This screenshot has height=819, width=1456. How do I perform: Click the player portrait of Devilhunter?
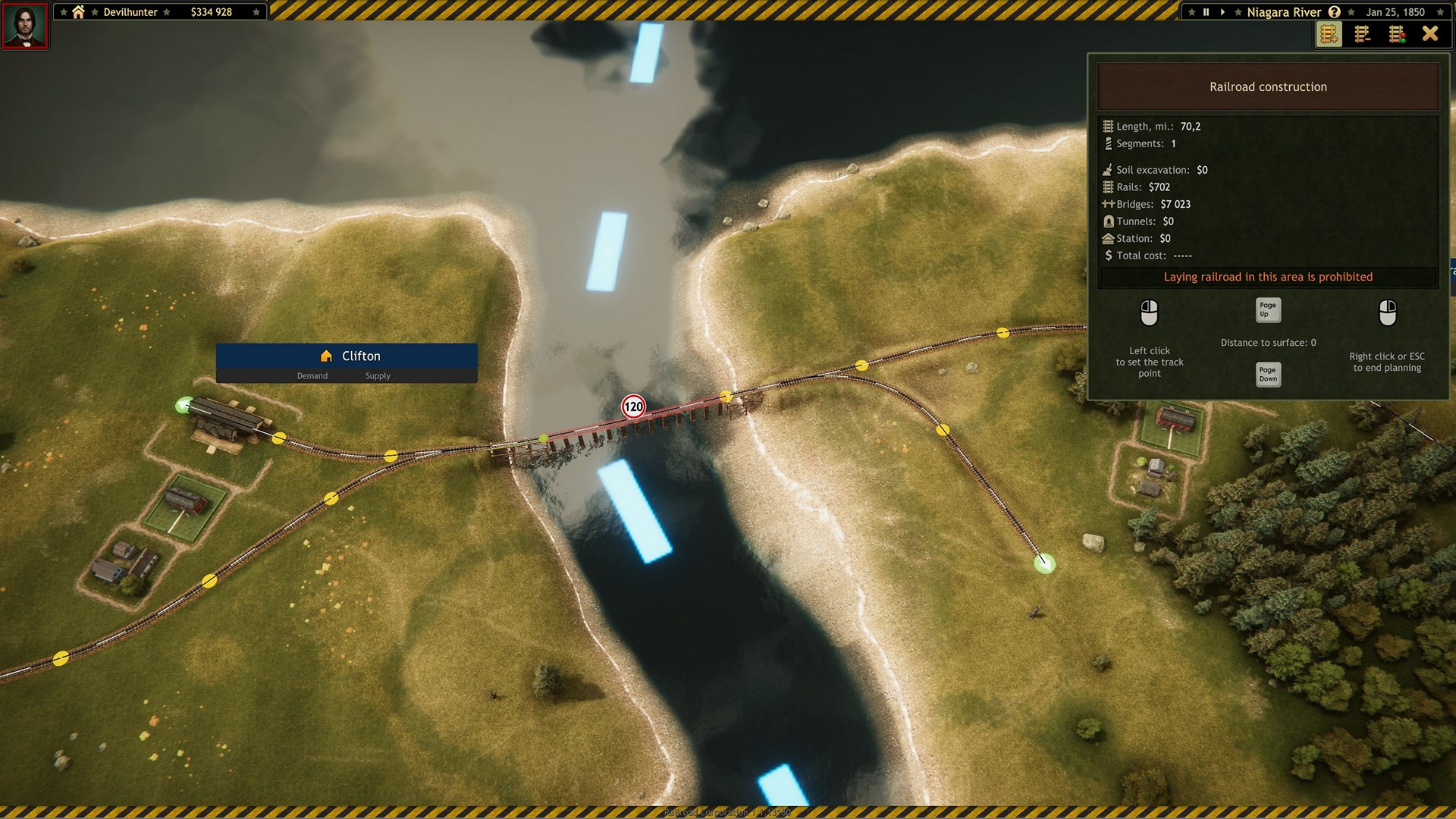click(25, 27)
